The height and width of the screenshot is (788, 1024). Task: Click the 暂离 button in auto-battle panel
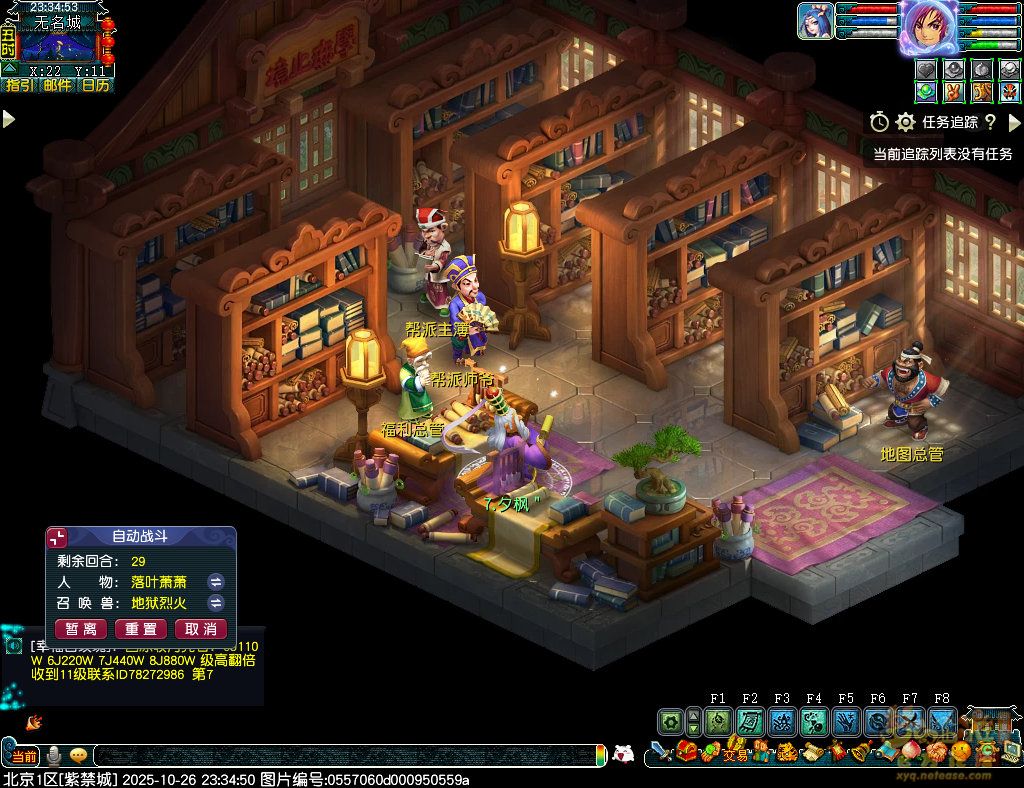coord(81,629)
